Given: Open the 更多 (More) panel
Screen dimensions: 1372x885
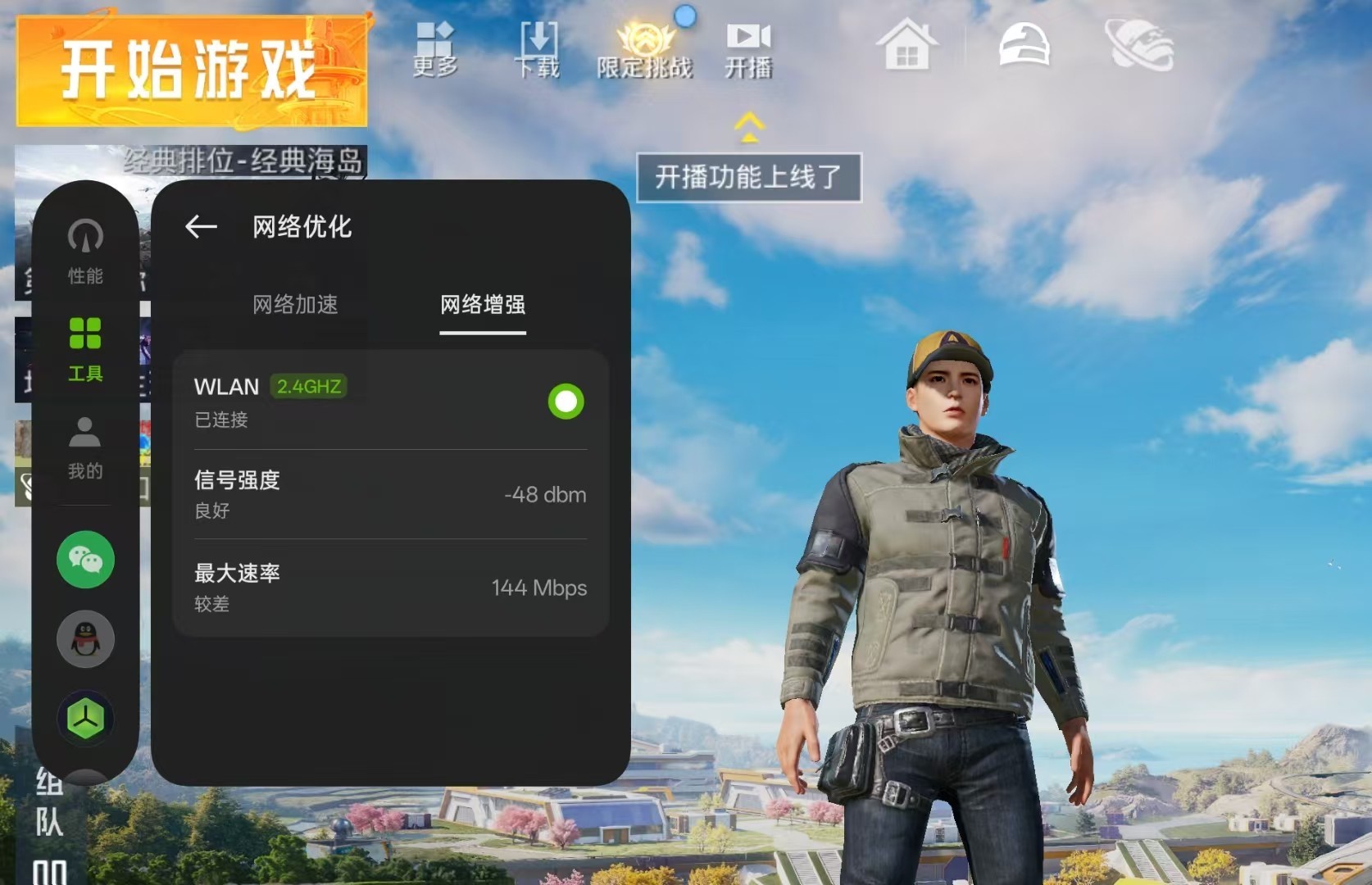Looking at the screenshot, I should click(435, 49).
